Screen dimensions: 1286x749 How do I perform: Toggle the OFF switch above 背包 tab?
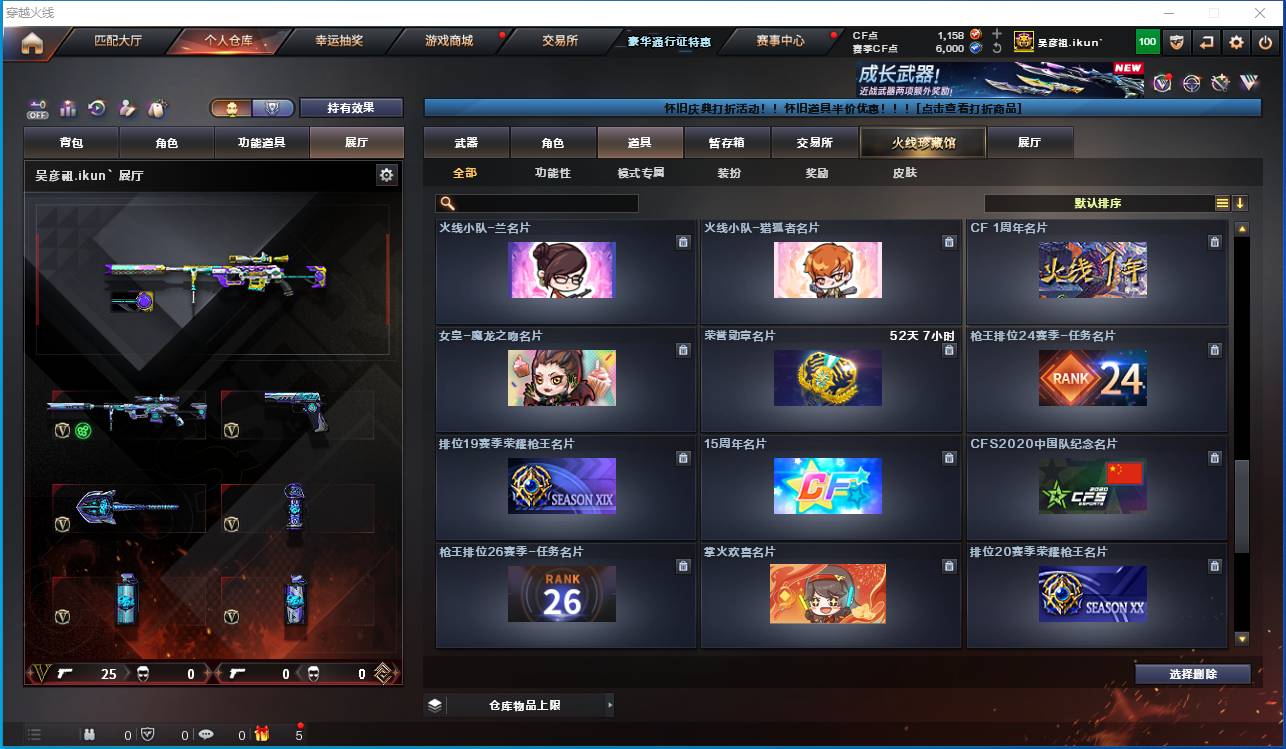click(x=36, y=108)
